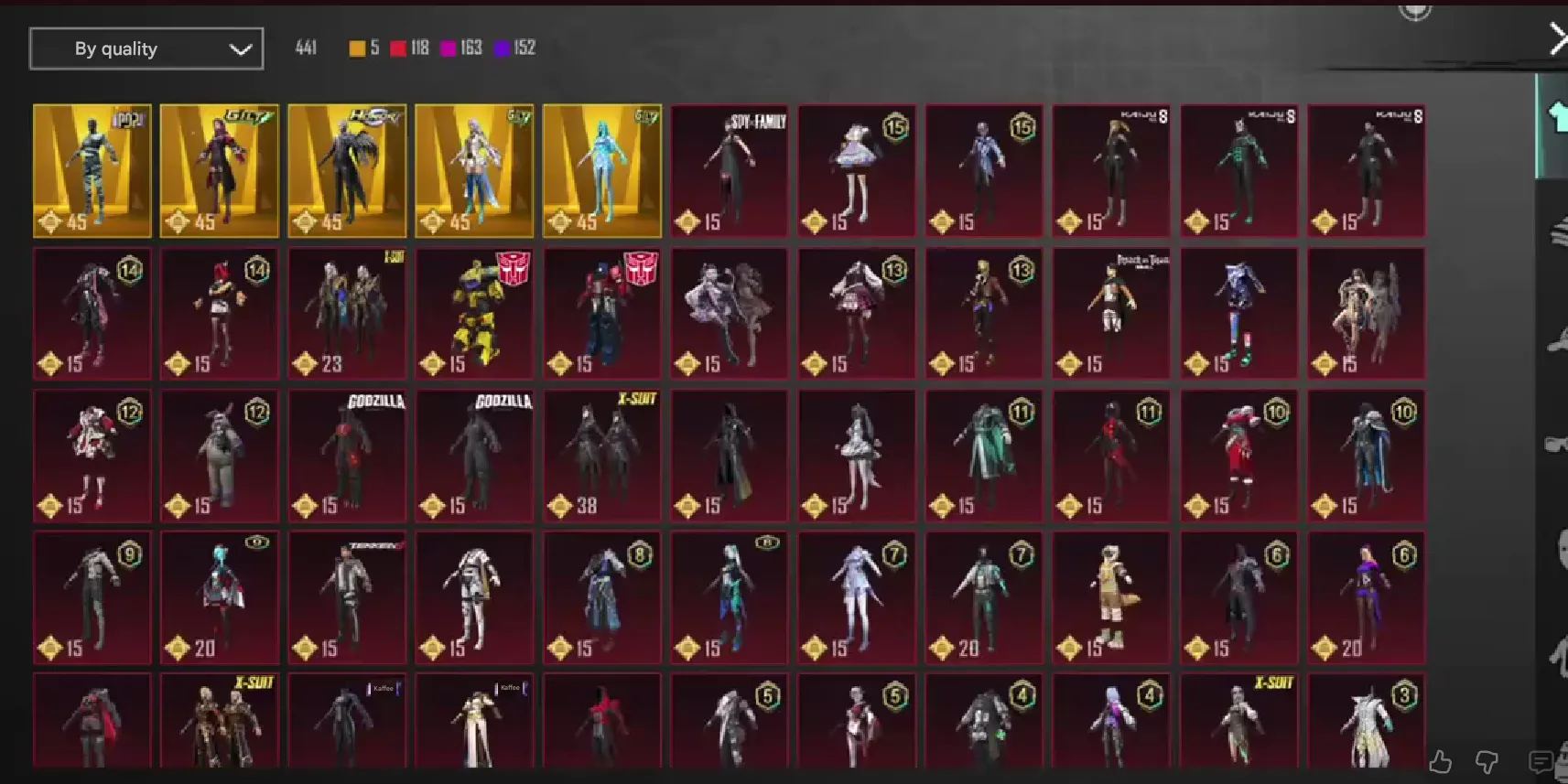The height and width of the screenshot is (784, 1568).
Task: Give a thumbs down at bottom right
Action: pyautogui.click(x=1487, y=760)
